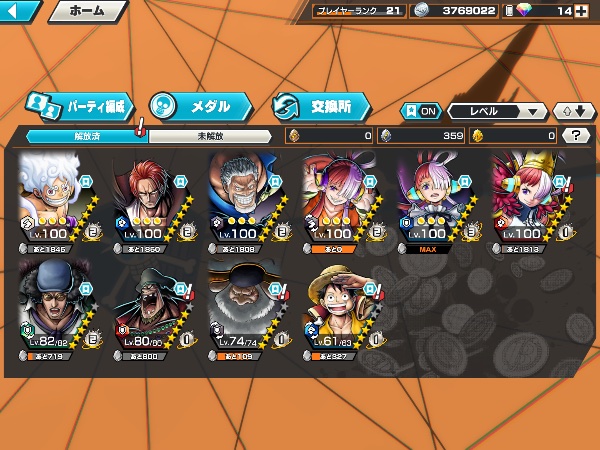Switch to the 解放済 tab
This screenshot has width=600, height=450.
82,136
